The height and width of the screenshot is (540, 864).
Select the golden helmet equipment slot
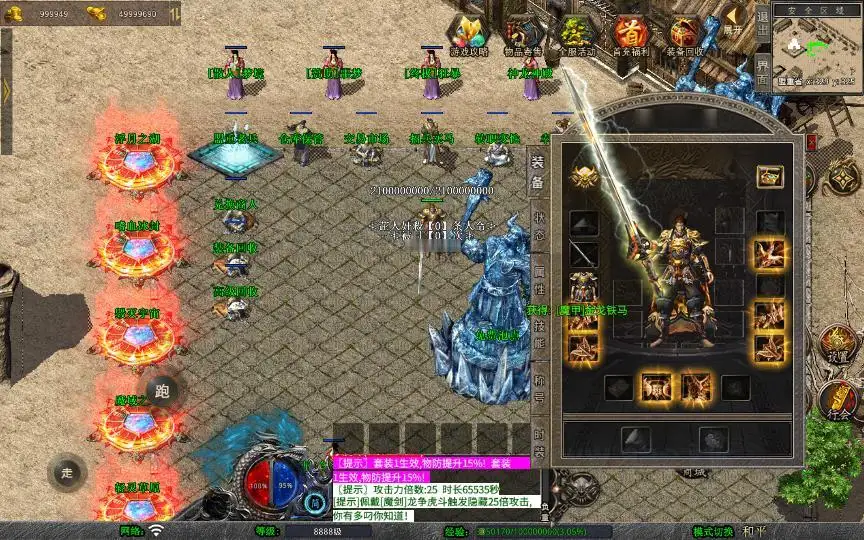coord(585,177)
